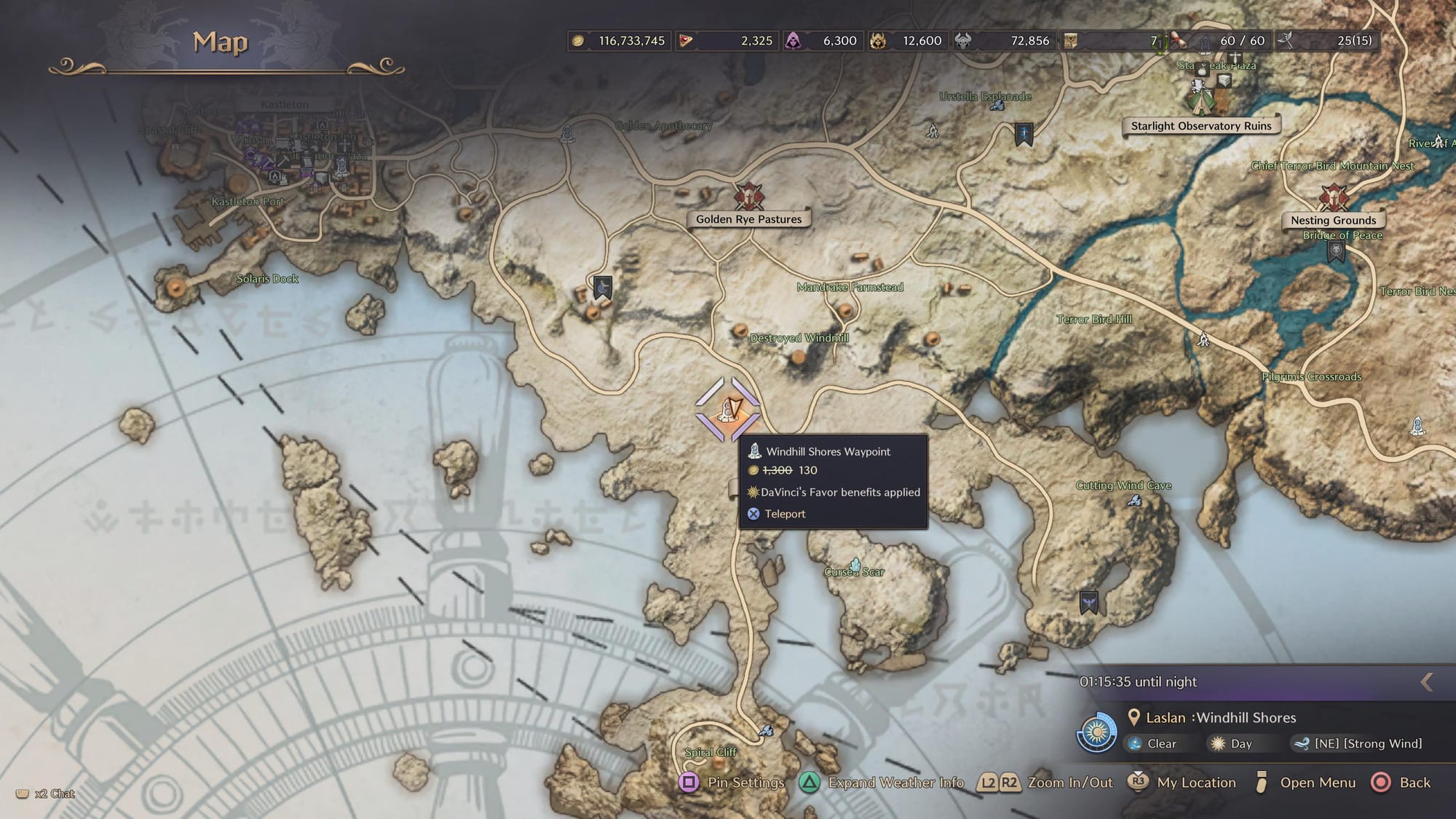Click the Cutting Wind Cave marker
The image size is (1456, 819).
point(1134,499)
